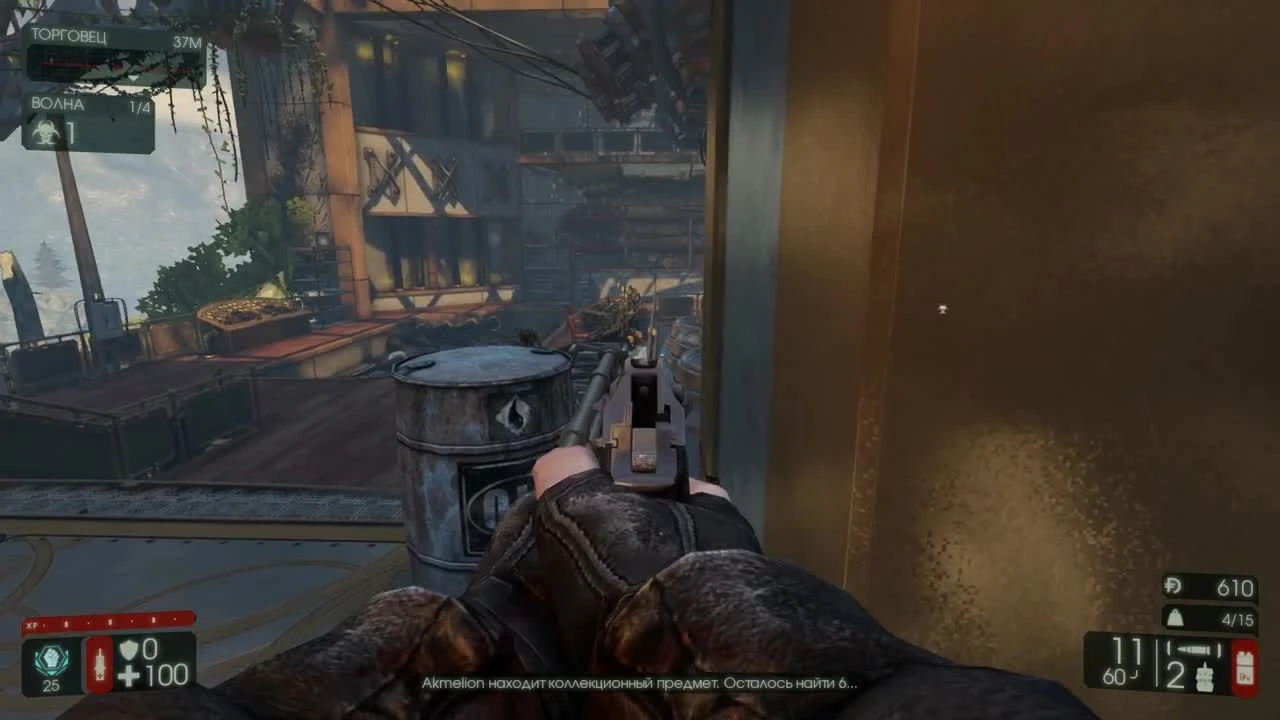1280x720 pixels.
Task: Click the collectible item notification message
Action: (x=640, y=684)
